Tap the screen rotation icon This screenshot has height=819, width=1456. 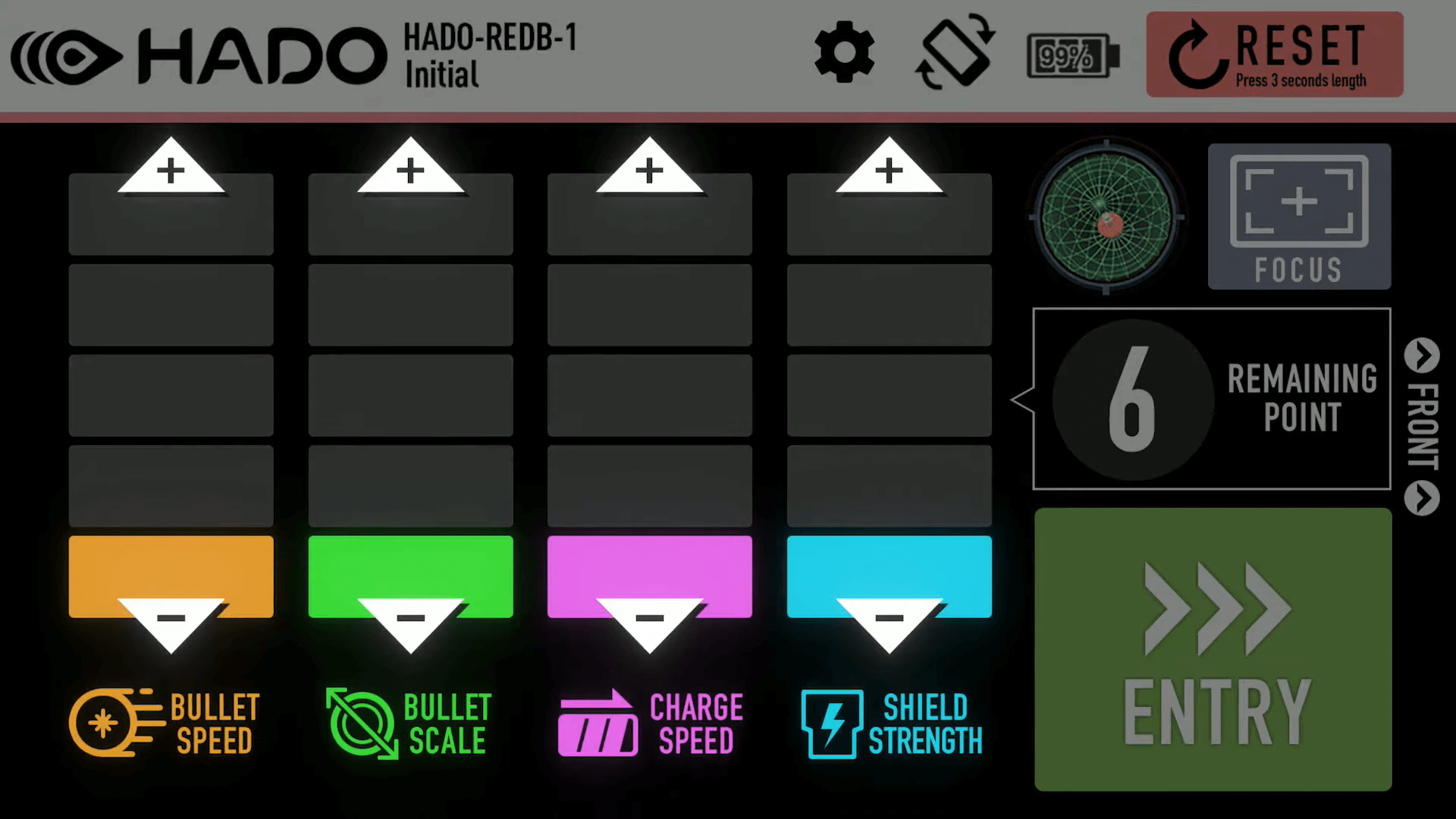click(x=955, y=53)
